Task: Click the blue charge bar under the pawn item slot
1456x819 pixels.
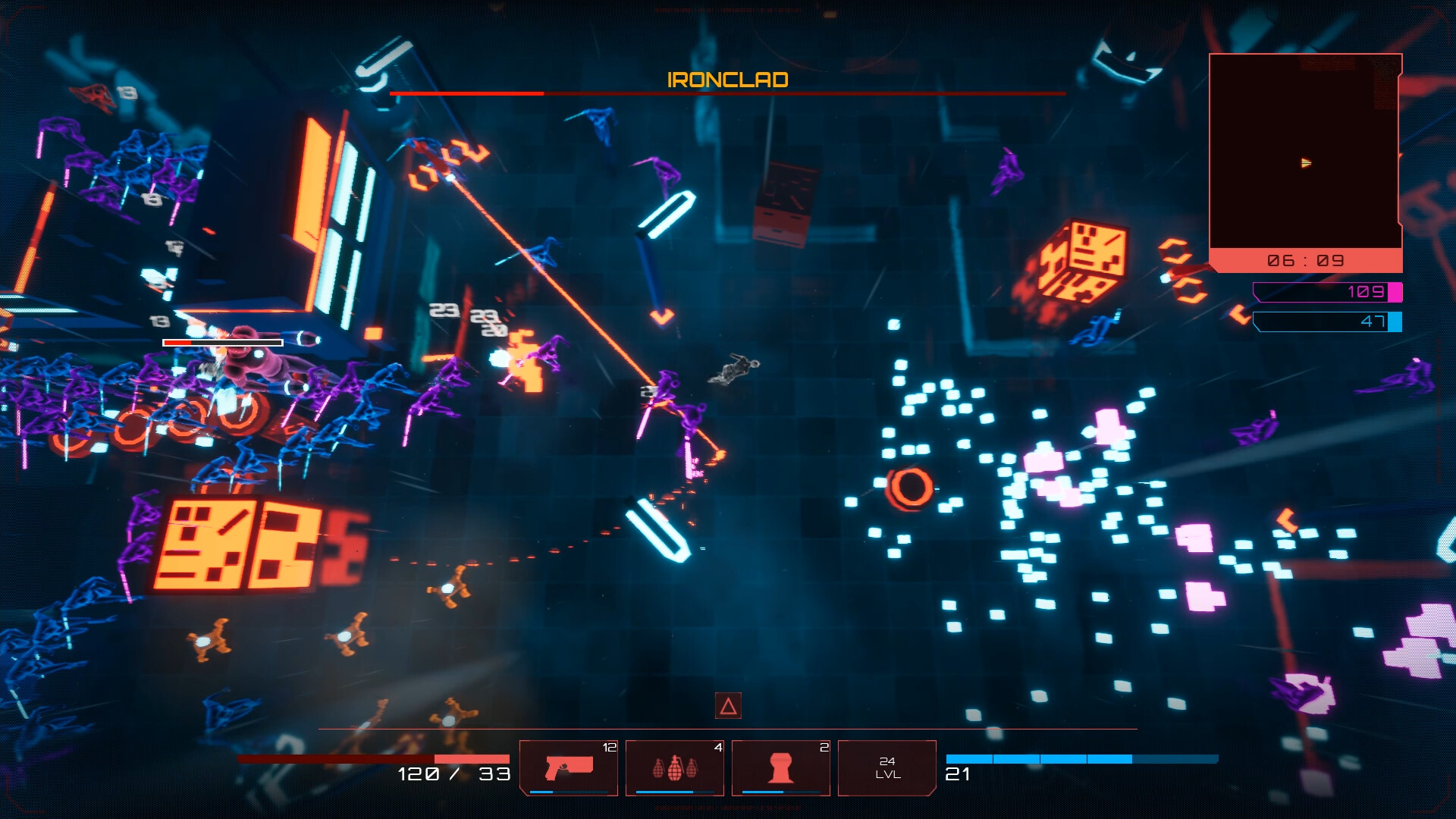Action: click(780, 790)
